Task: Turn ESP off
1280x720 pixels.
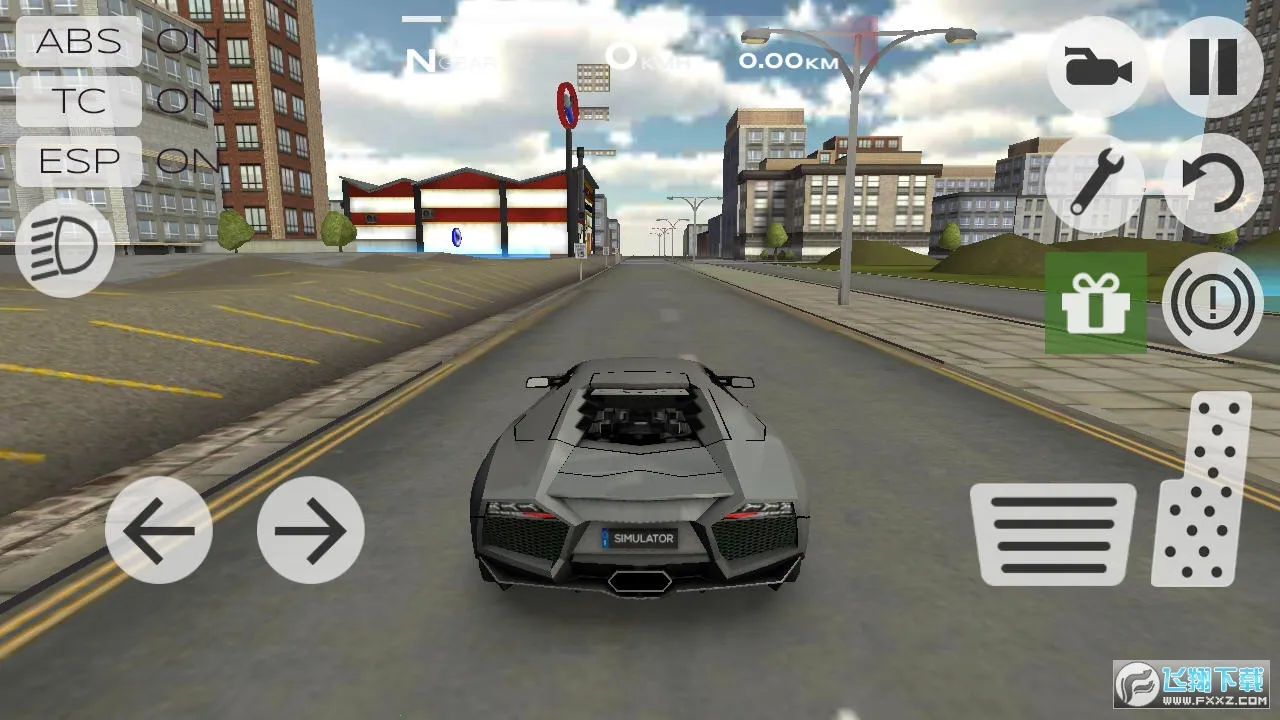Action: (78, 161)
